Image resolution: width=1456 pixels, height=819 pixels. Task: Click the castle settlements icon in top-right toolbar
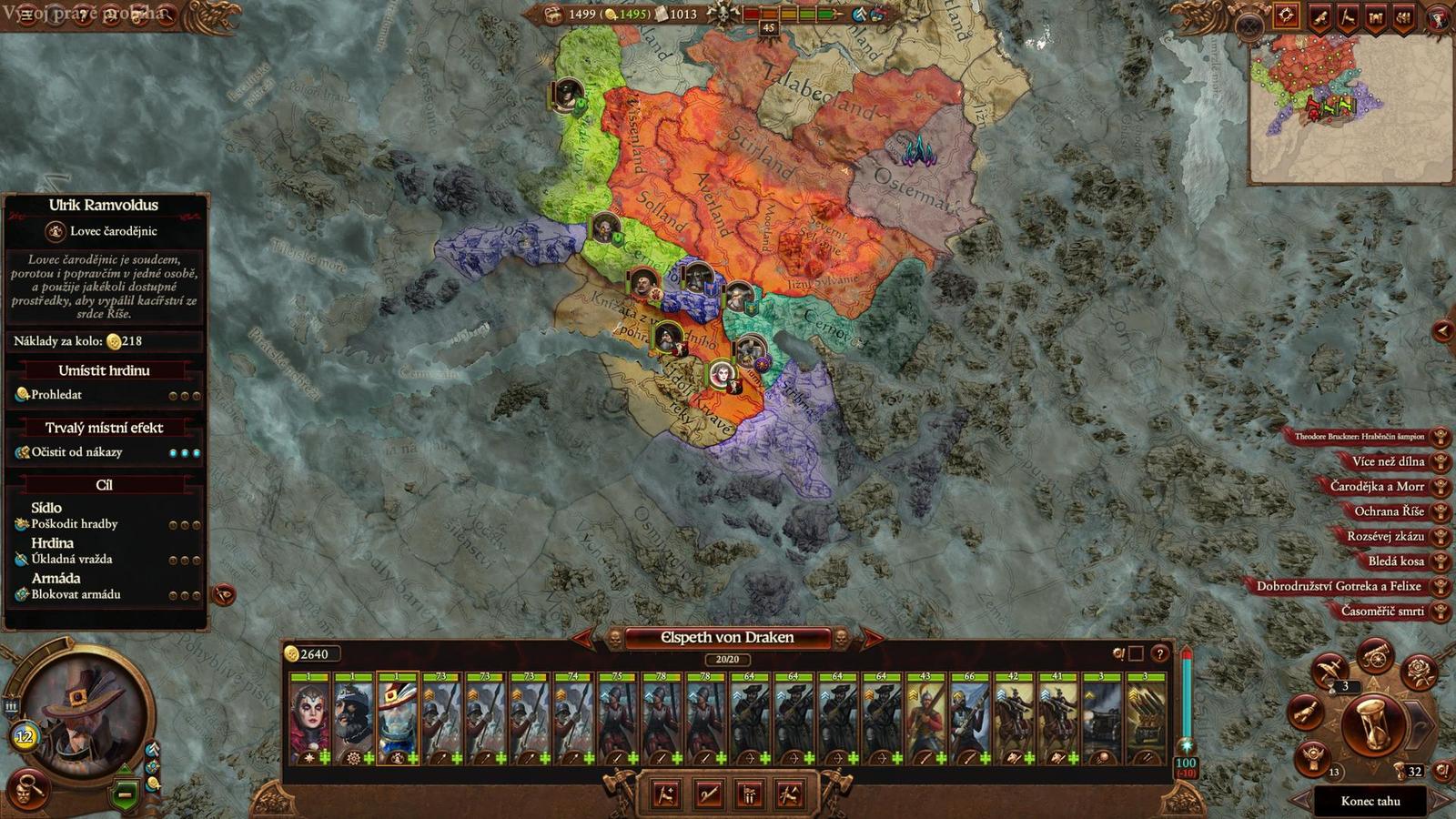(1376, 16)
